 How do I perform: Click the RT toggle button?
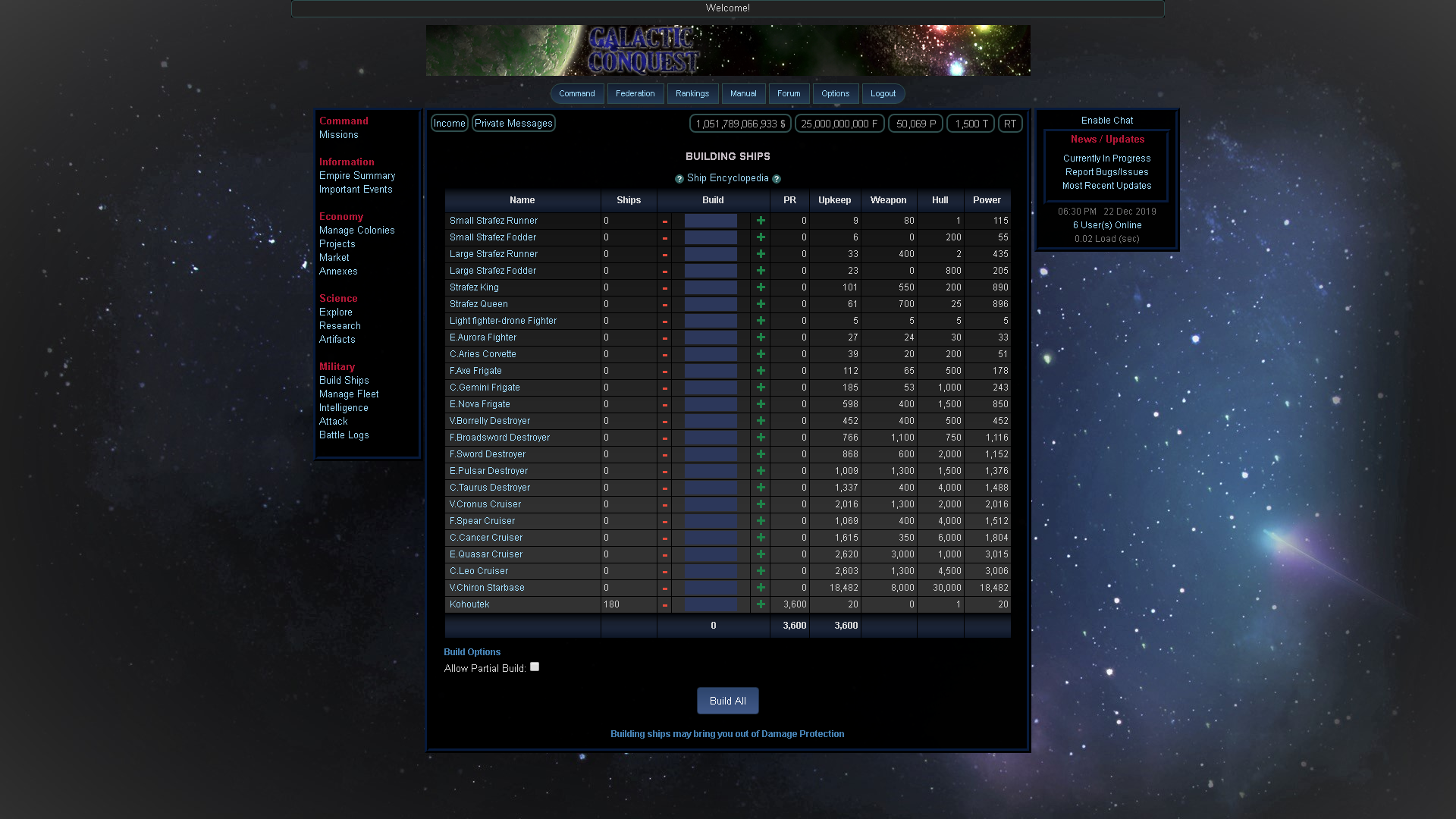coord(1009,123)
